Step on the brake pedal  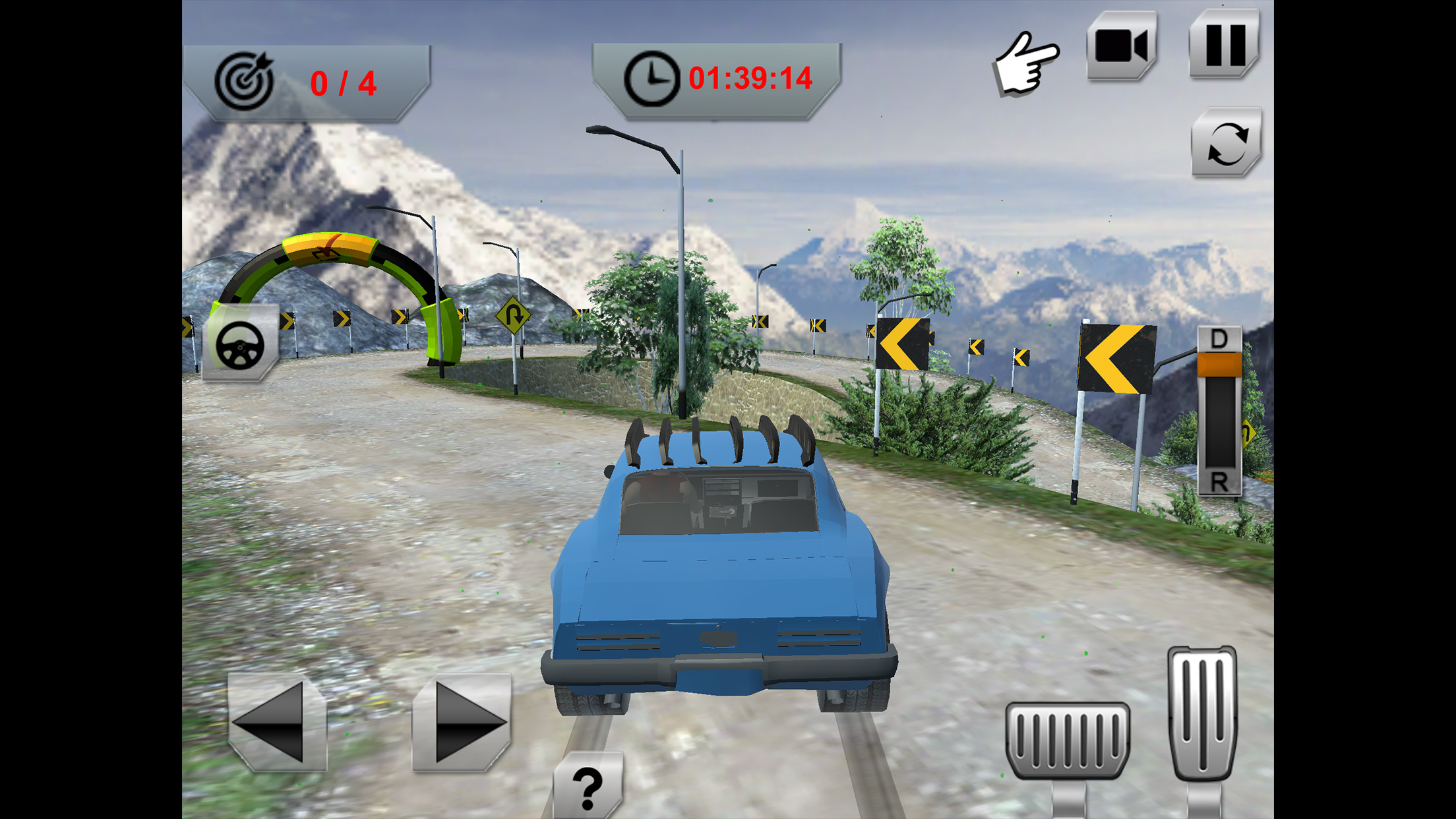point(1068,739)
